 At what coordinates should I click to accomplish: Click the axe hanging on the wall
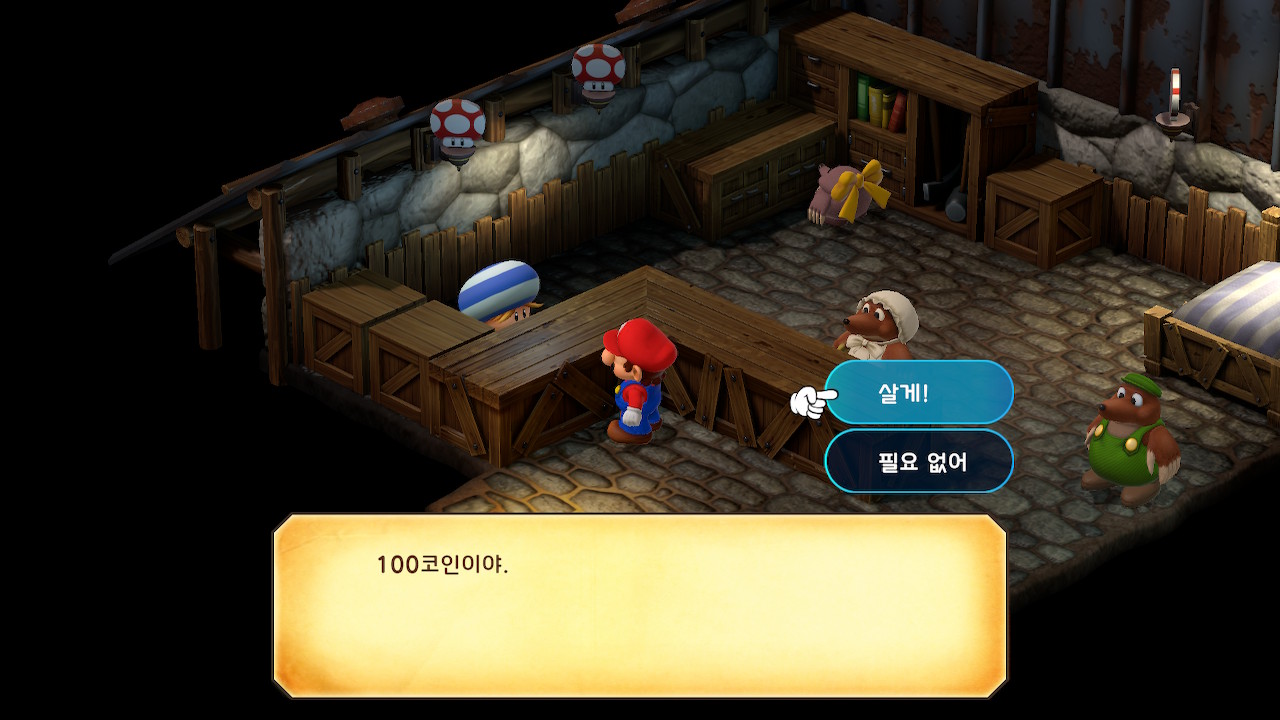[928, 190]
